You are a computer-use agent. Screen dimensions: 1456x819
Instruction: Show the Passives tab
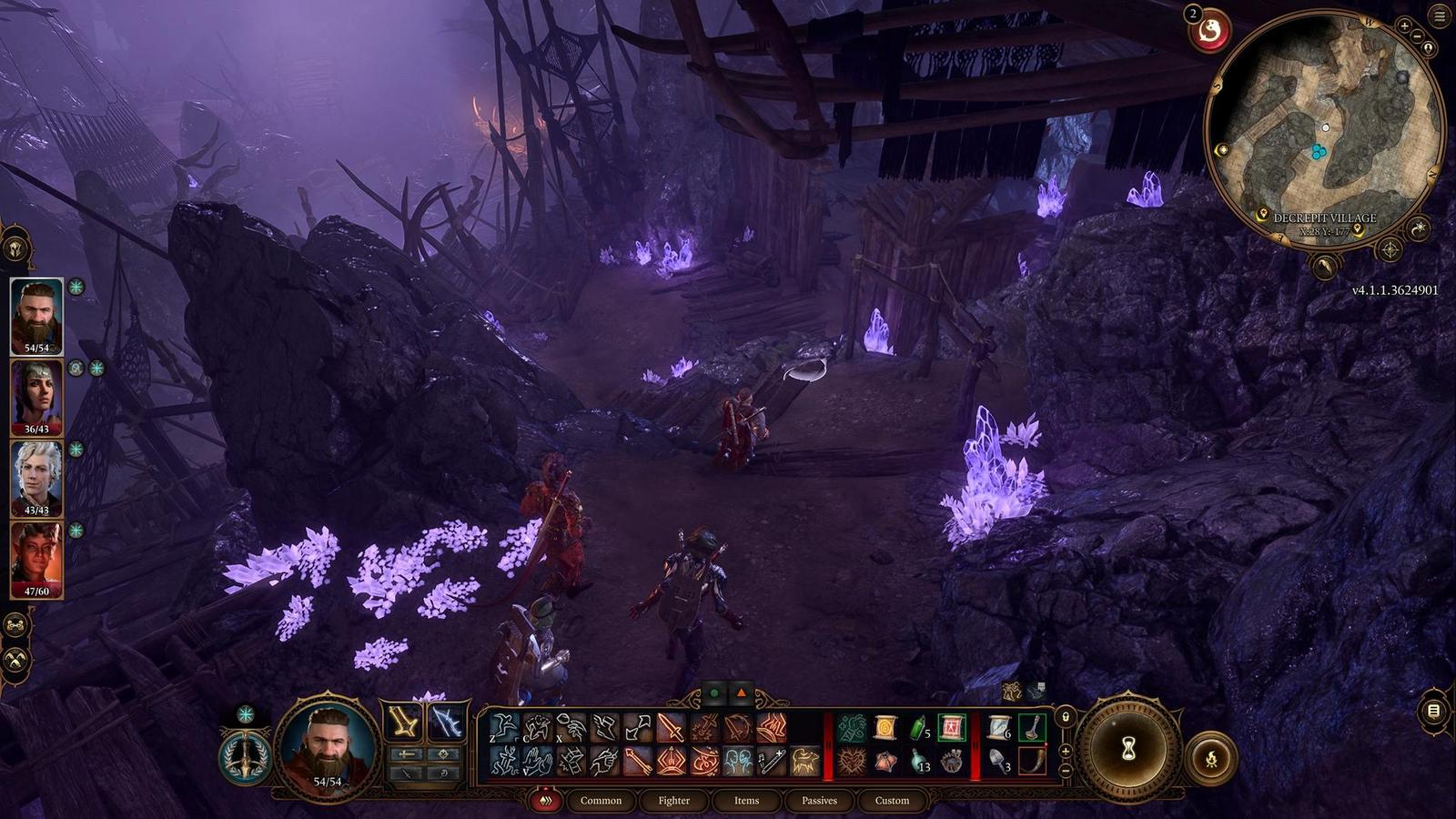(x=819, y=801)
